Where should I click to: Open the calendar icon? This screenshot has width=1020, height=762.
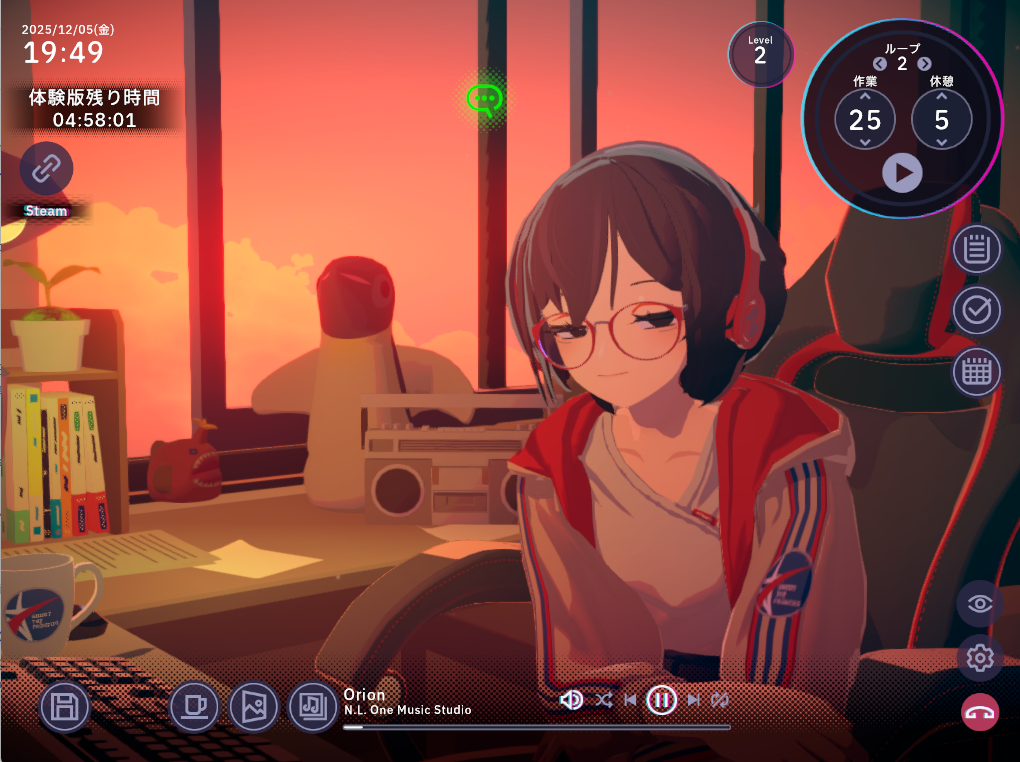(976, 373)
